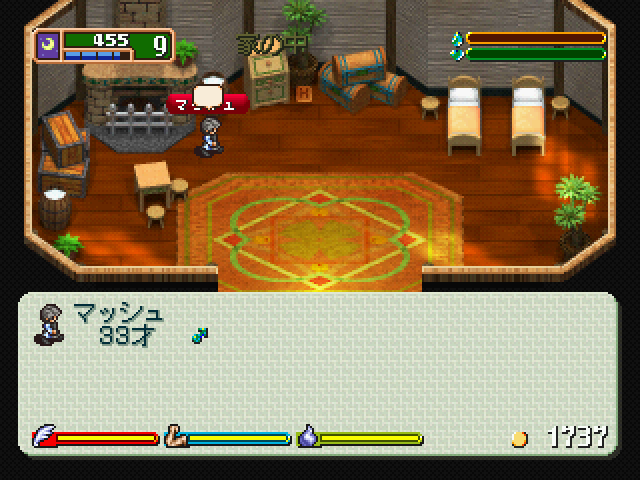
Task: Click the green music note mood icon
Action: [x=198, y=334]
